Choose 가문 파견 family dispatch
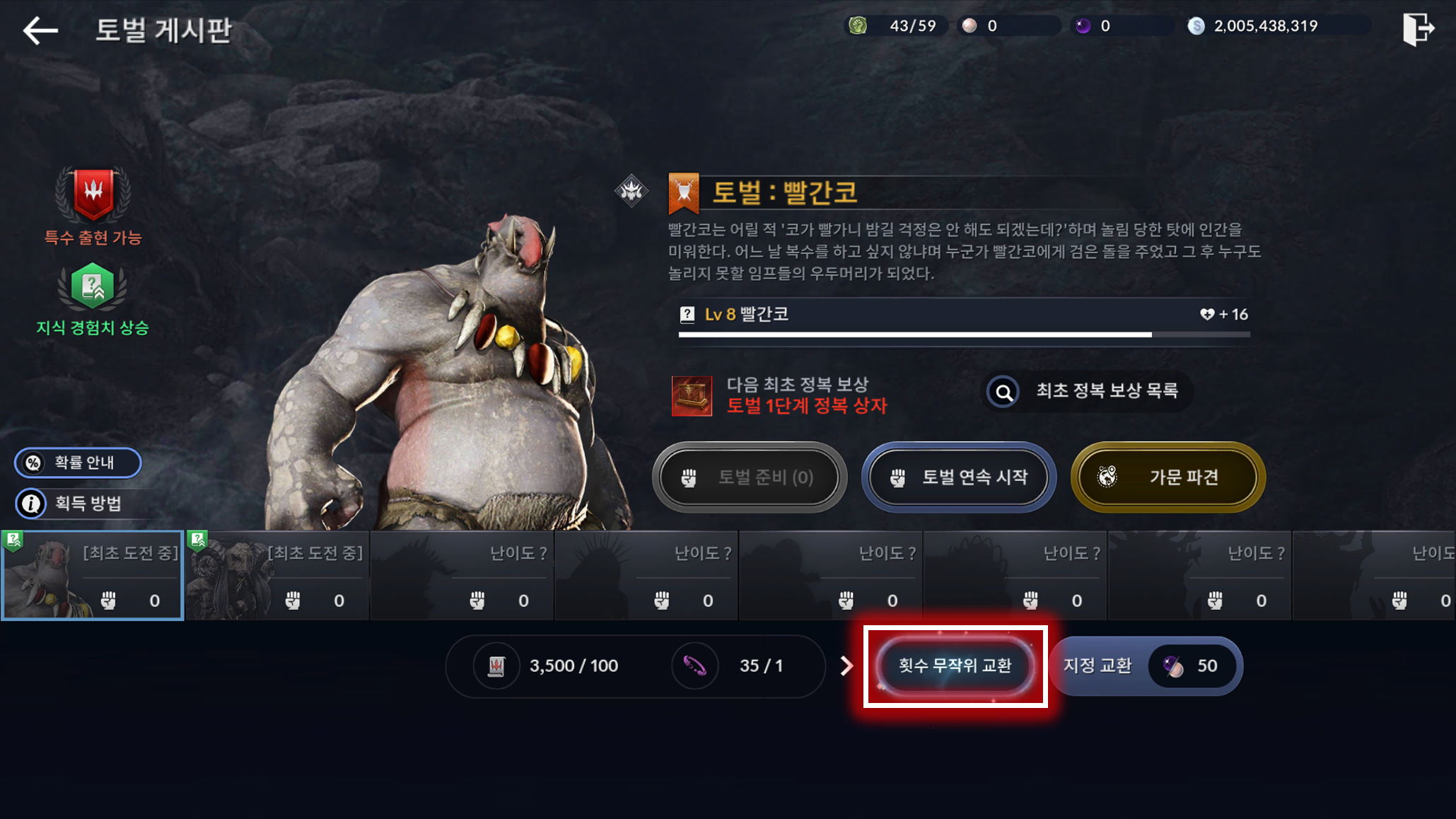 click(x=1167, y=477)
